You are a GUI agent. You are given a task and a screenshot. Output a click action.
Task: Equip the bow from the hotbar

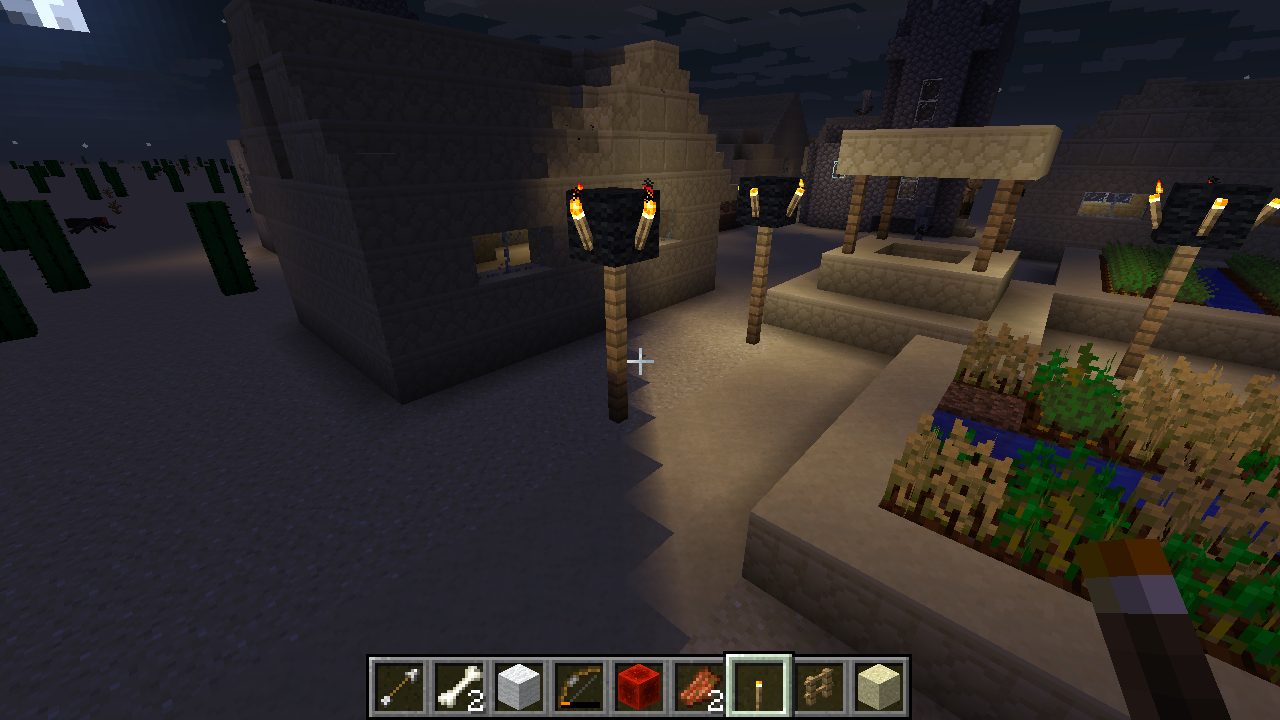click(579, 687)
